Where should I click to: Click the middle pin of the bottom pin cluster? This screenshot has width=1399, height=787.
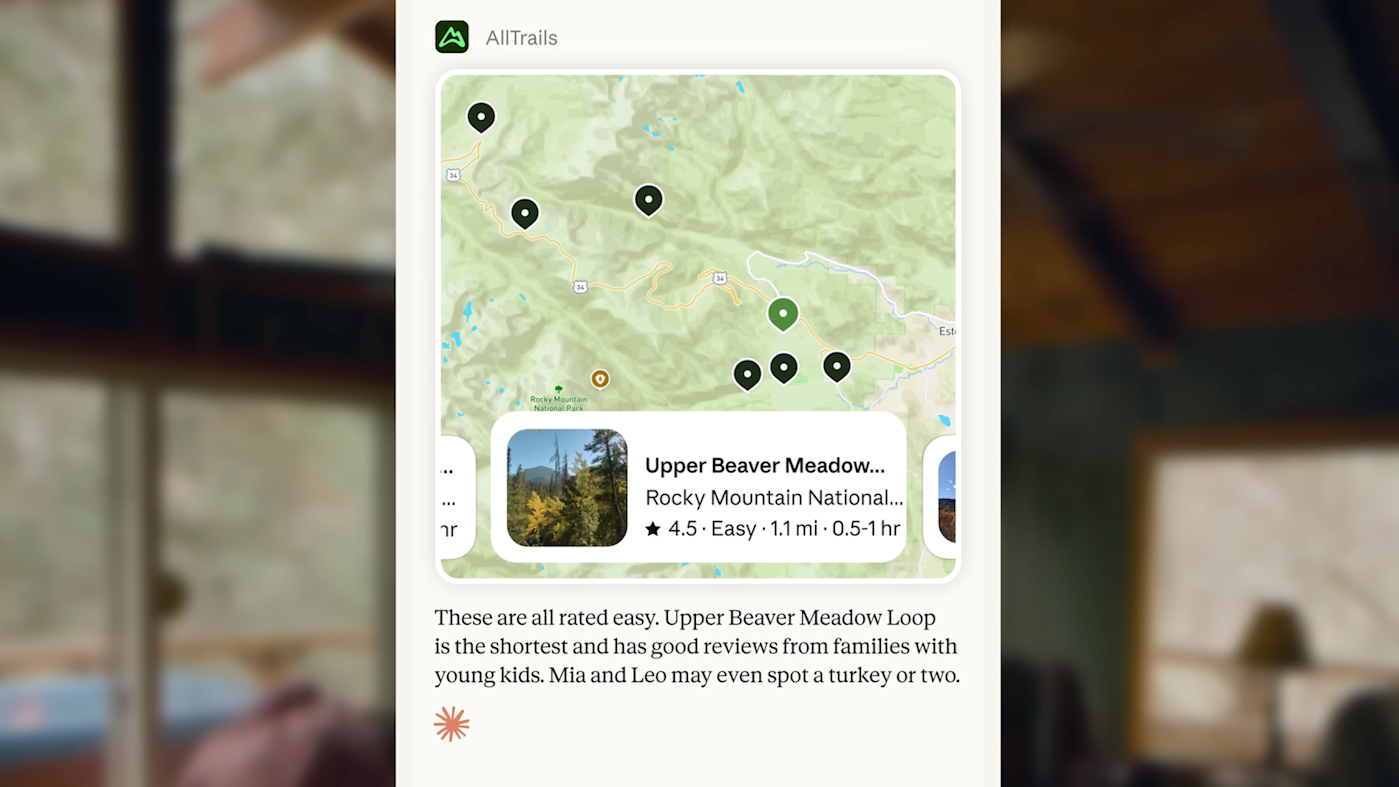coord(783,368)
